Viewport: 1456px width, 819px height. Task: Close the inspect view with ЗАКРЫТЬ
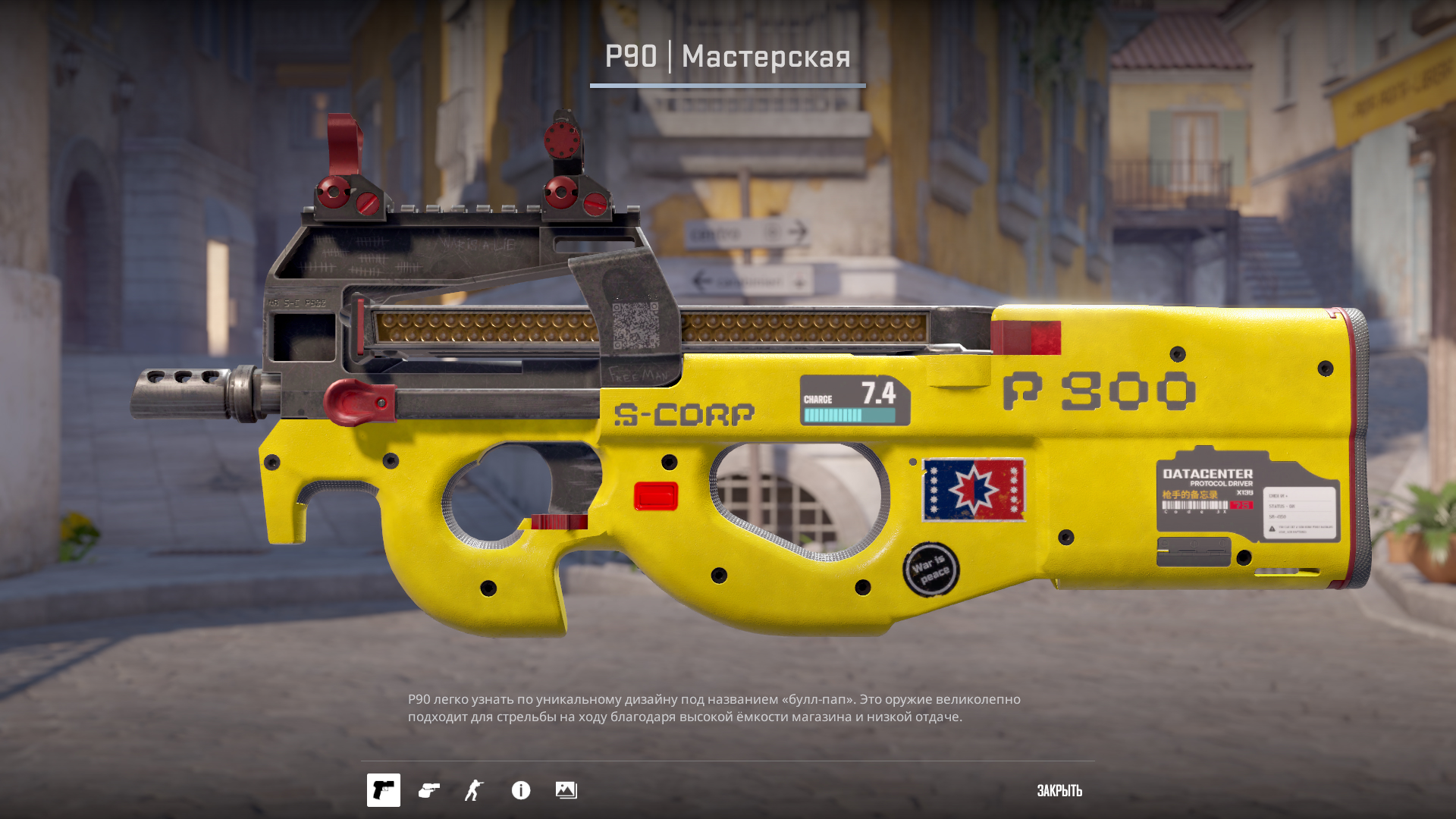pyautogui.click(x=1059, y=790)
